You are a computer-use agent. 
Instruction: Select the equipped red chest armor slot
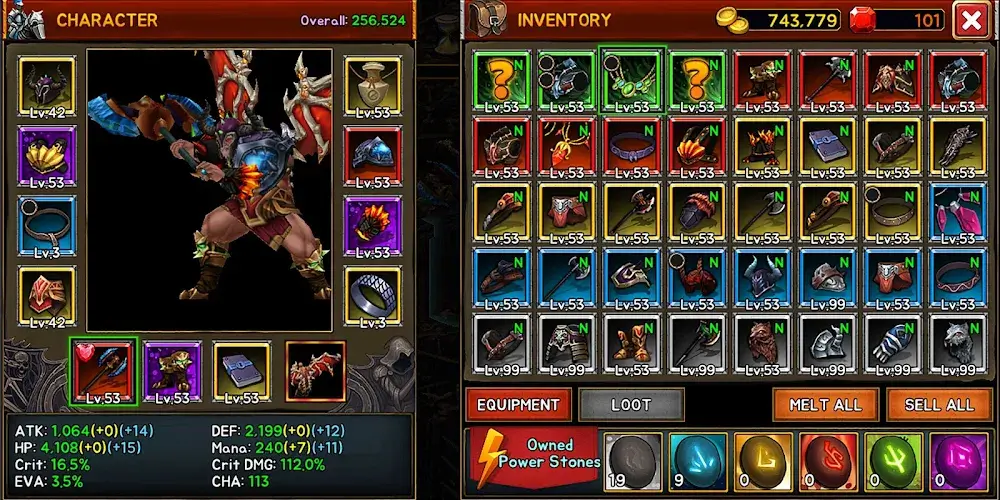coord(47,297)
